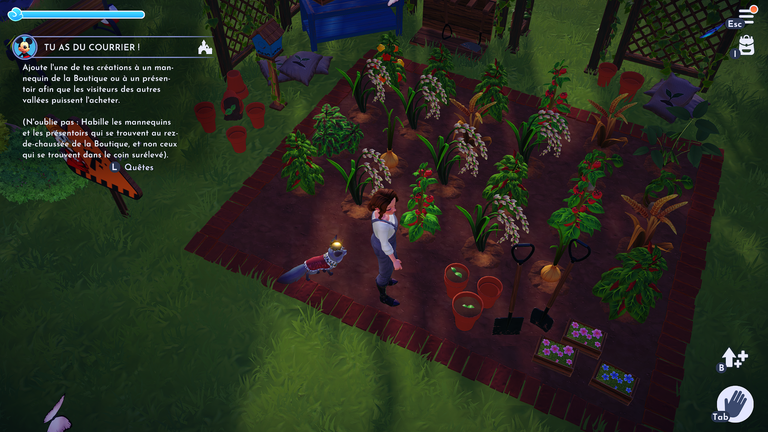Screen dimensions: 768x432
Task: Click the arrow with plus signs icon
Action: point(735,358)
